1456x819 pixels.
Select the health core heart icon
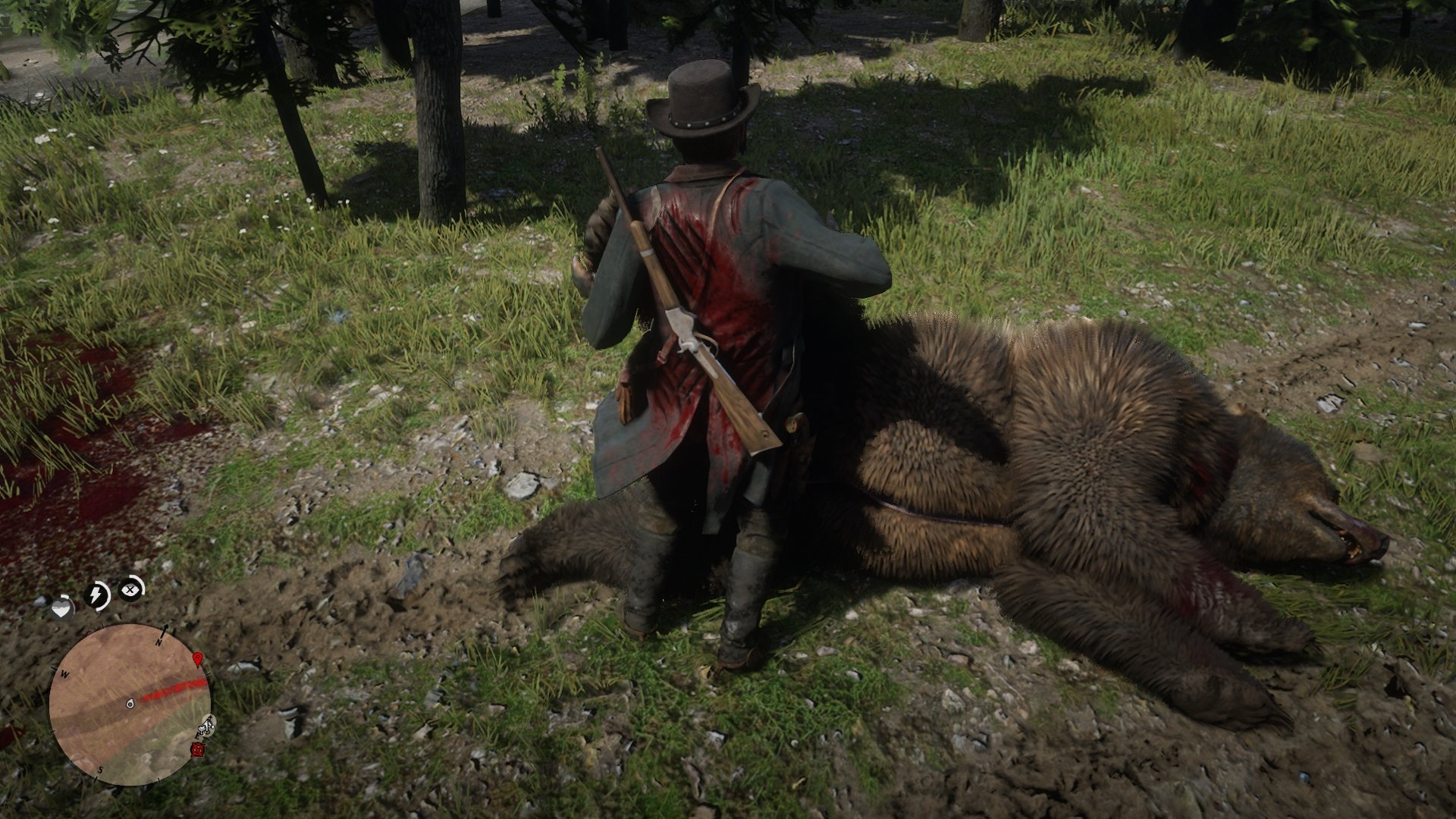[x=62, y=607]
